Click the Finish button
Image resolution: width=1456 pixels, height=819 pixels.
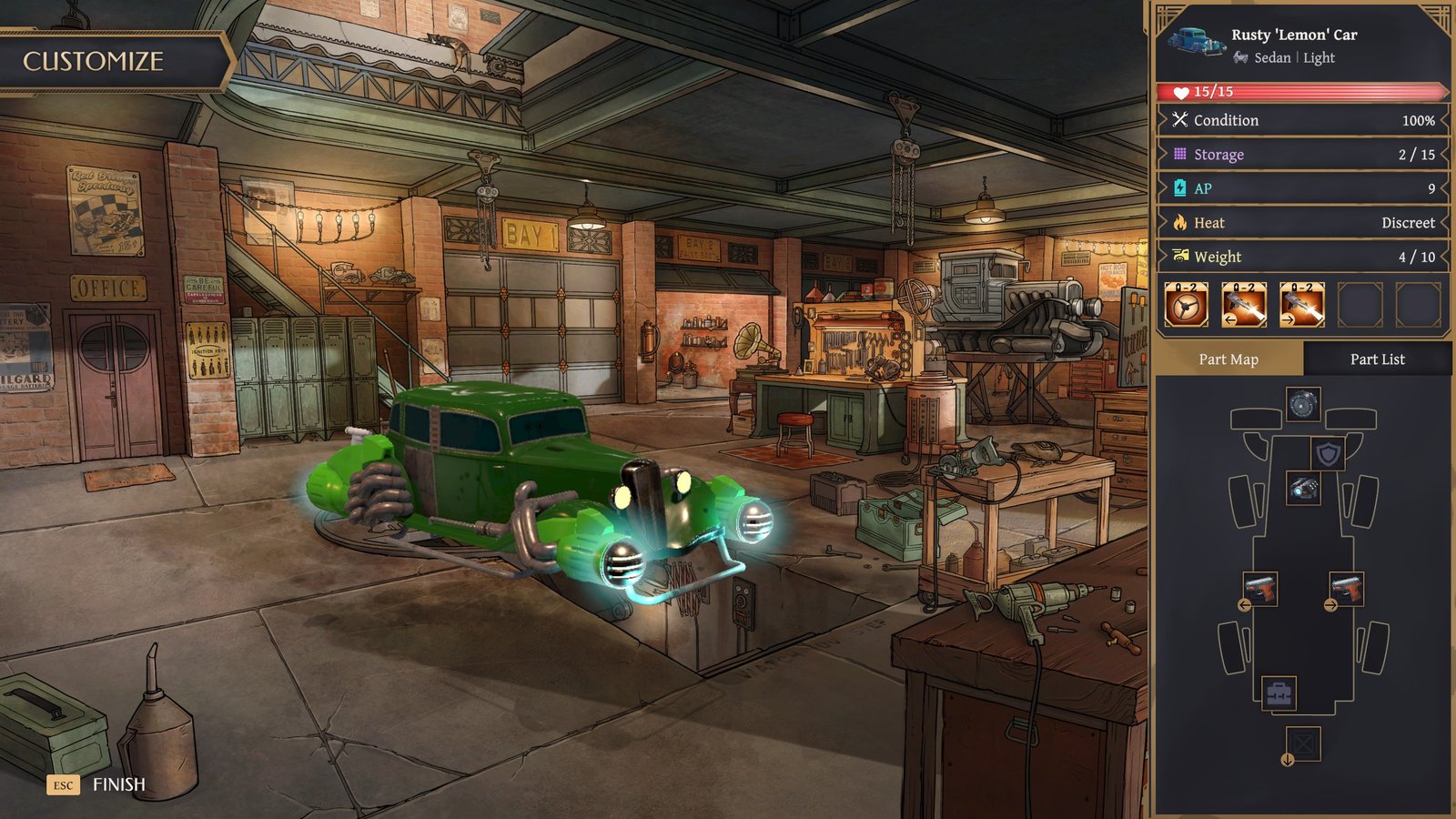(x=118, y=784)
